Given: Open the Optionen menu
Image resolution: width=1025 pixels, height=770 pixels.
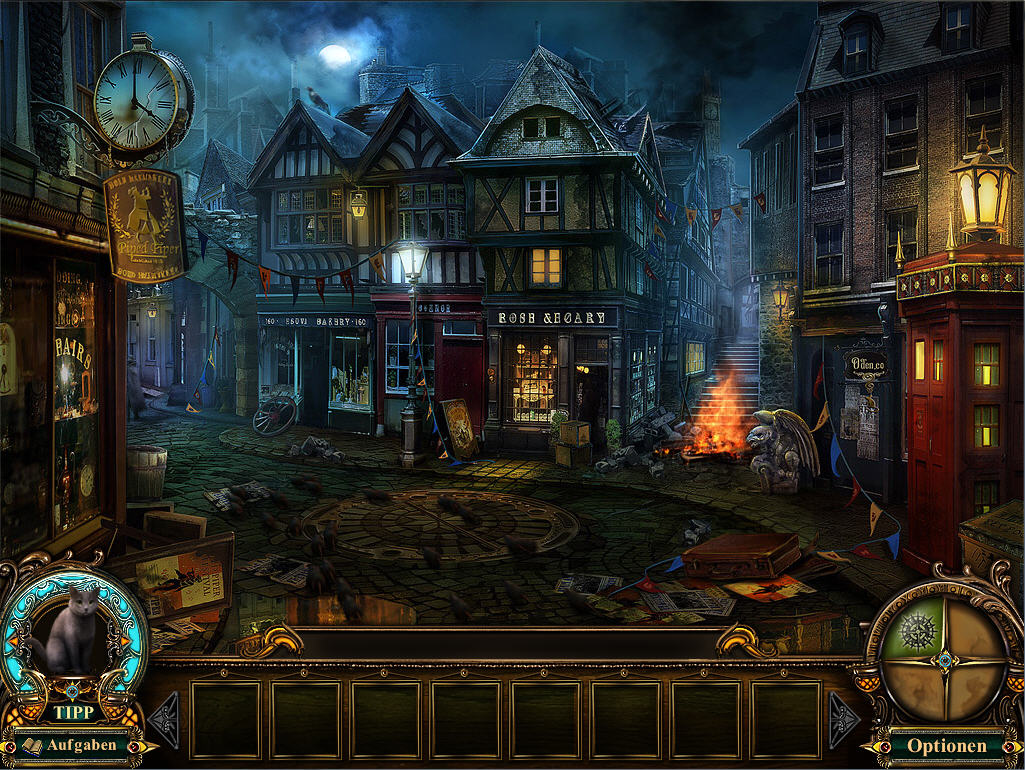Looking at the screenshot, I should pos(946,745).
